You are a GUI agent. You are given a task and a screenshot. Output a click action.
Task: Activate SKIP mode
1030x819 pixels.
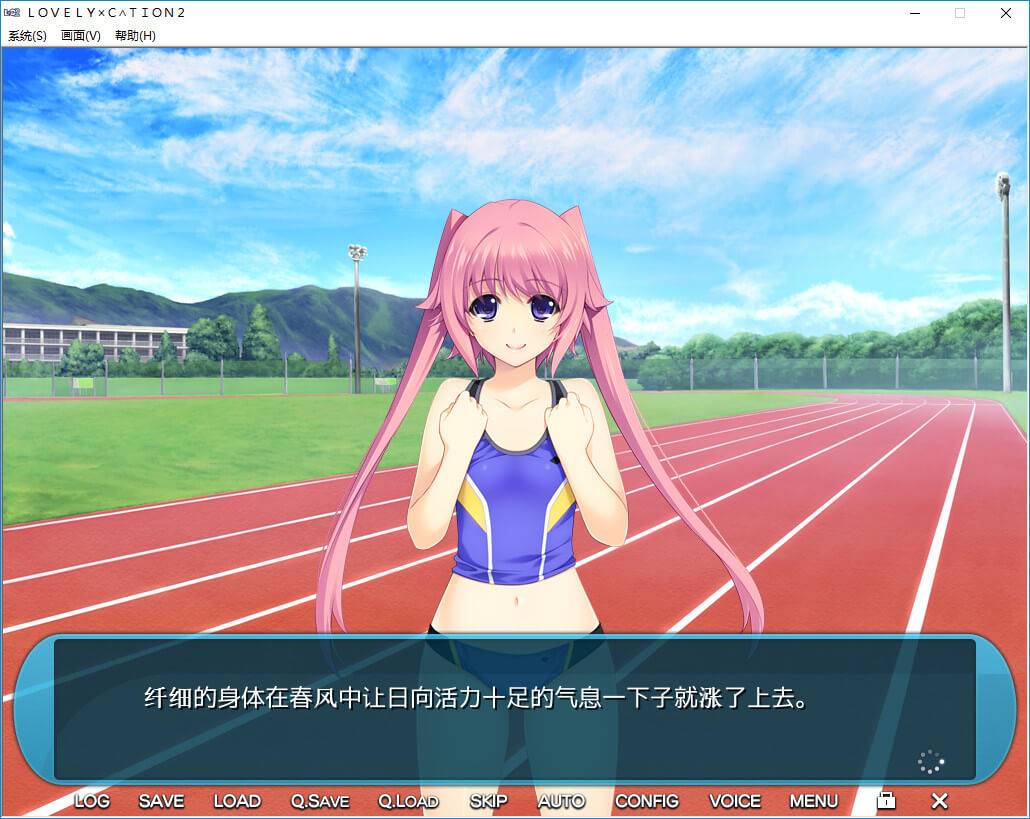click(488, 801)
